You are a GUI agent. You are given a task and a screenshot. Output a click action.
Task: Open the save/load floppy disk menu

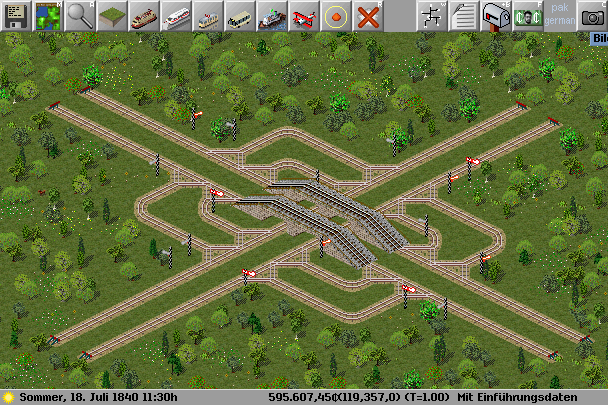15,15
